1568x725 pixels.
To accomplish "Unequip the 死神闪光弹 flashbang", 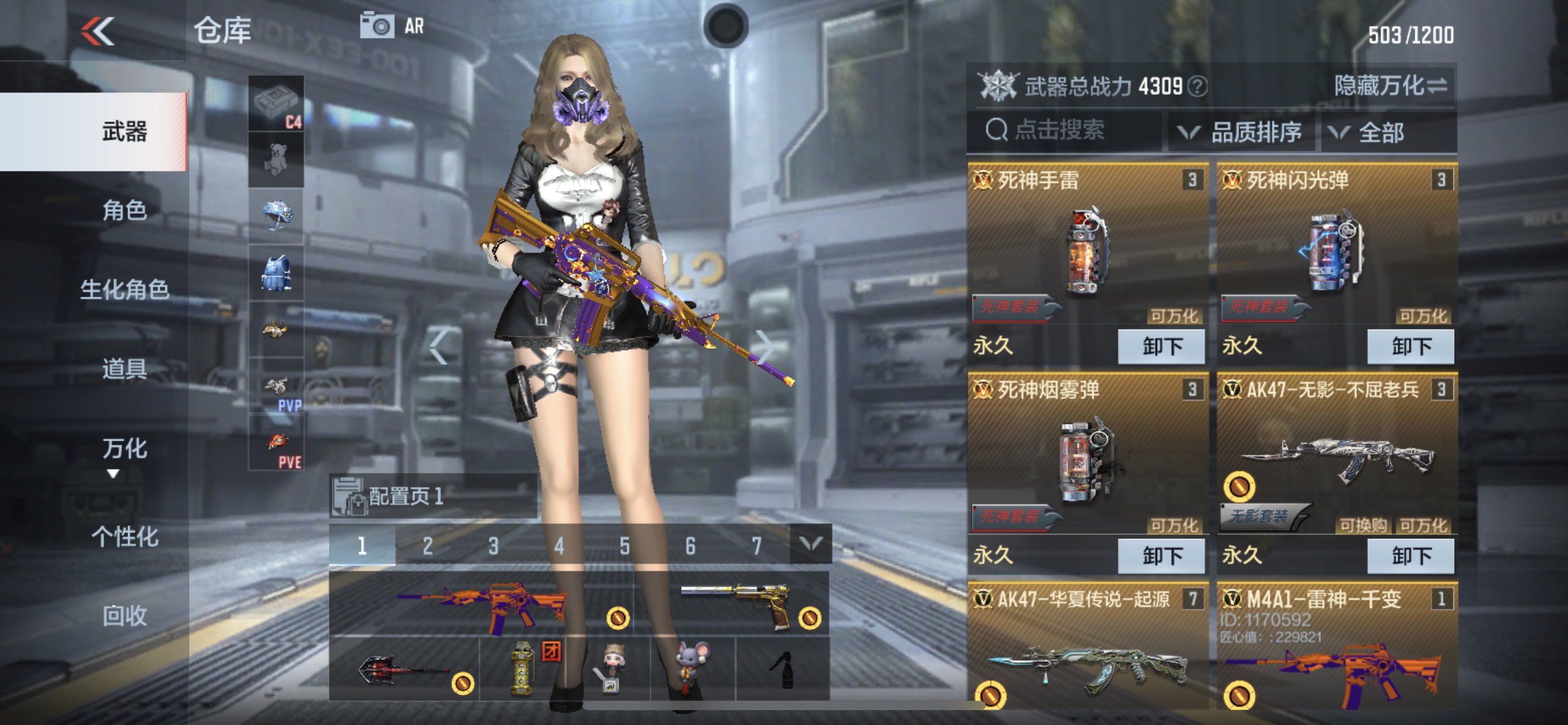I will pyautogui.click(x=1410, y=346).
